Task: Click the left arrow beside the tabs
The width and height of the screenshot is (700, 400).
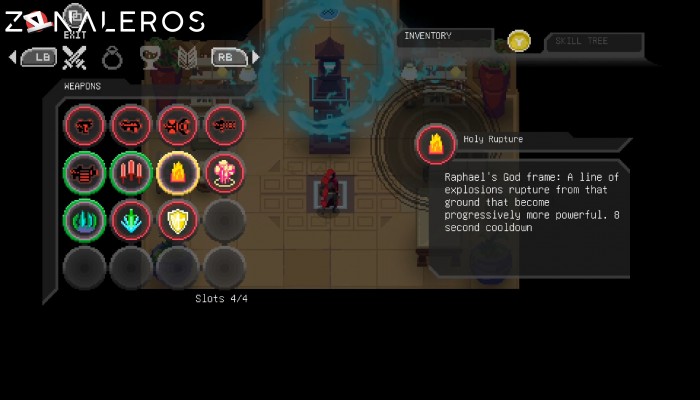Action: (12, 57)
